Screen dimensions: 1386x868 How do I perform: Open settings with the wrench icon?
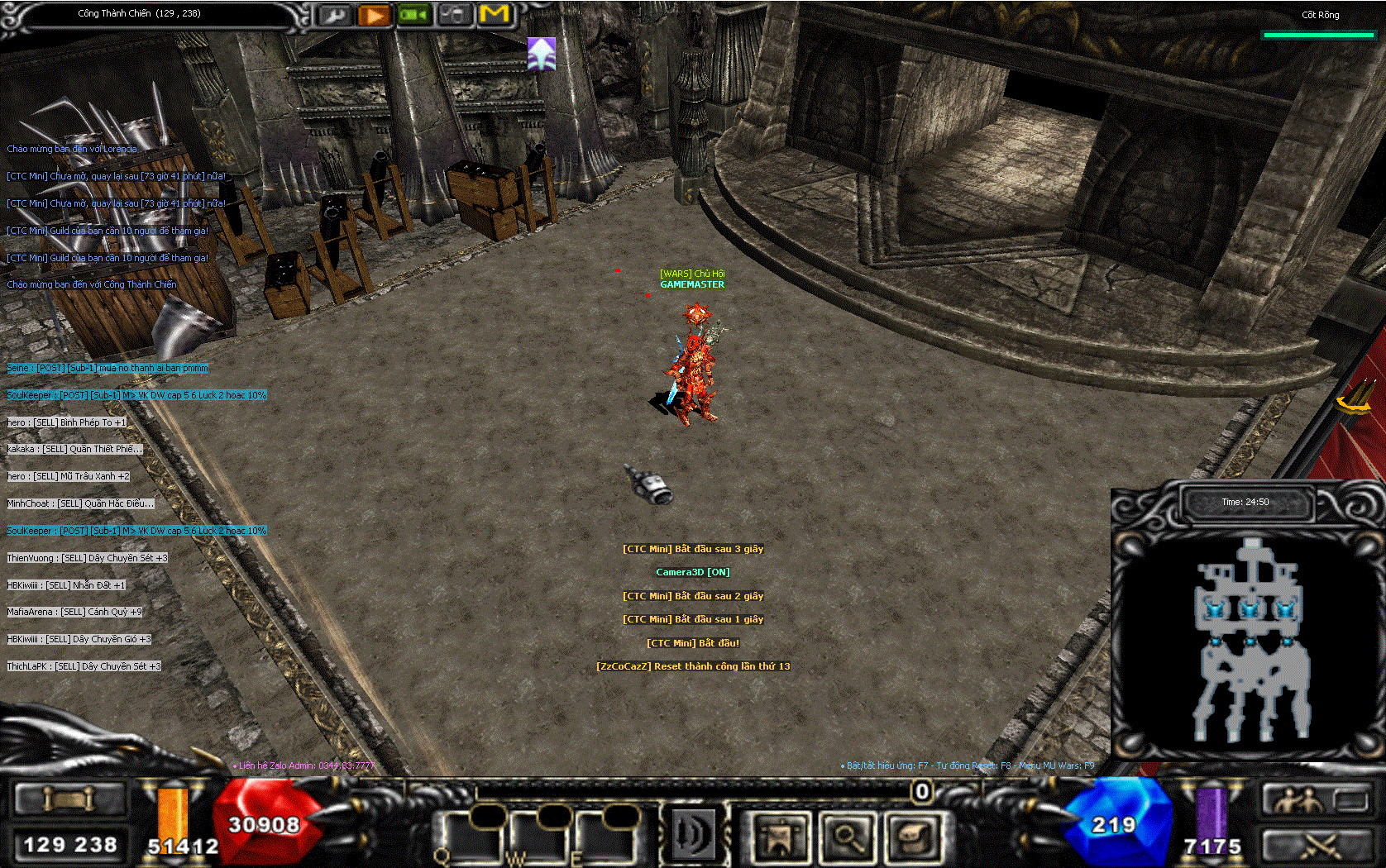(334, 15)
